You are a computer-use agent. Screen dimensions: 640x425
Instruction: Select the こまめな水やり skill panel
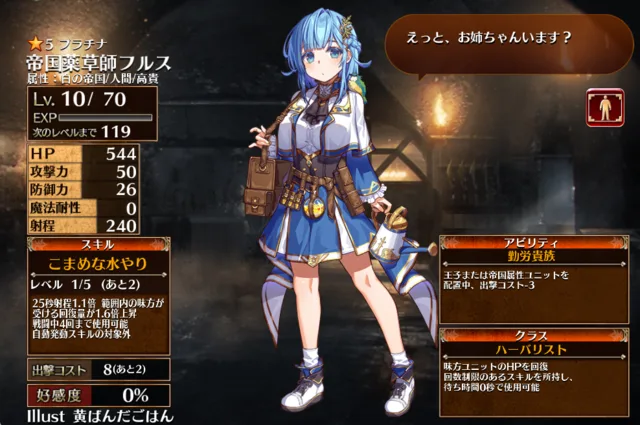pos(84,262)
